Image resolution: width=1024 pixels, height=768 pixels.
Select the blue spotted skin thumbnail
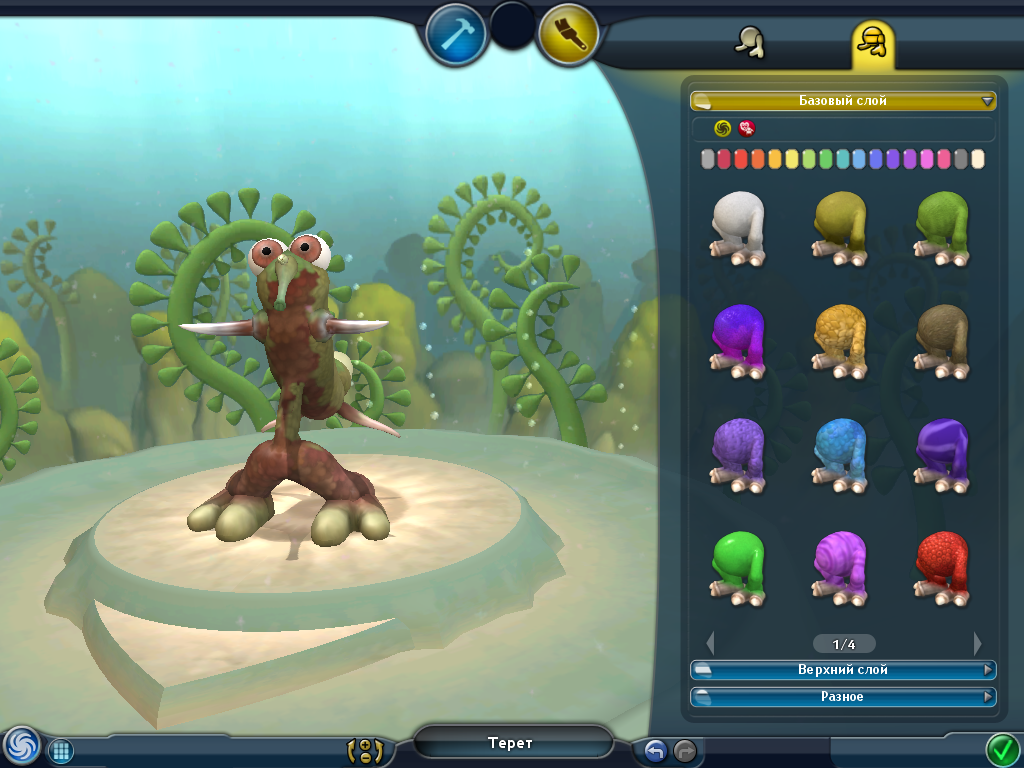click(x=841, y=453)
